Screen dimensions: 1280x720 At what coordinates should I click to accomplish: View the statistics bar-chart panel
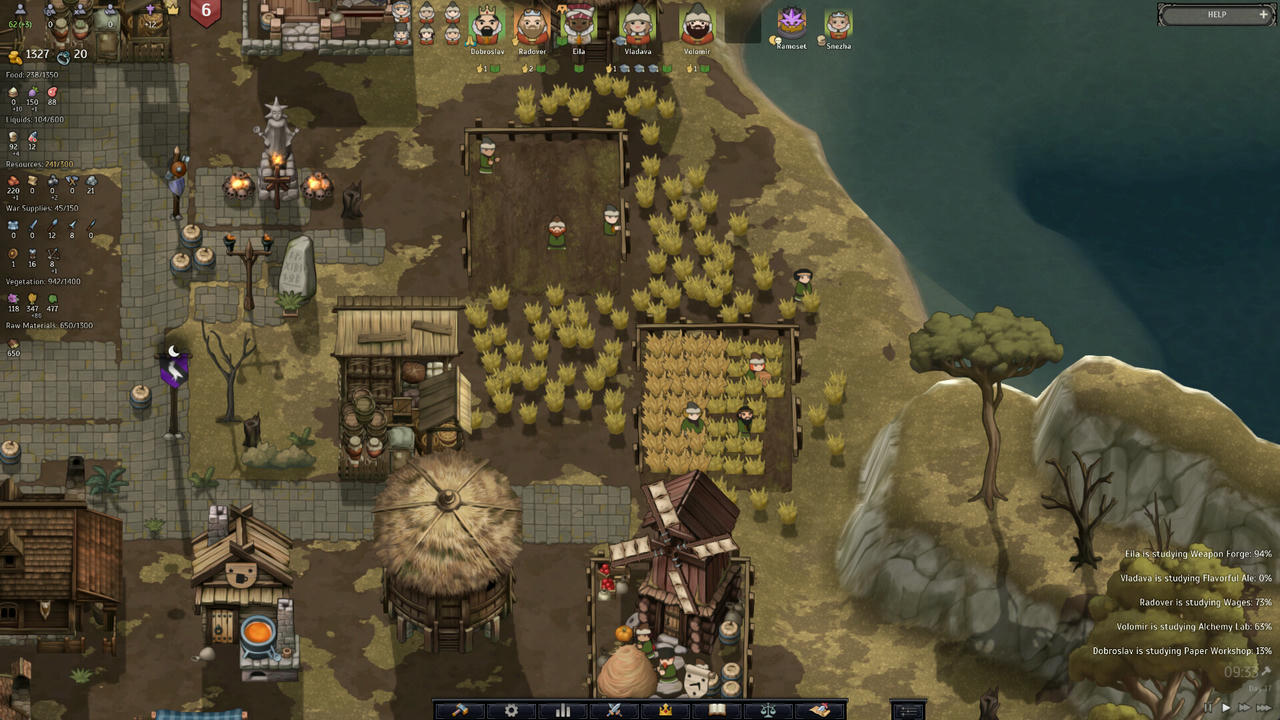pos(563,710)
